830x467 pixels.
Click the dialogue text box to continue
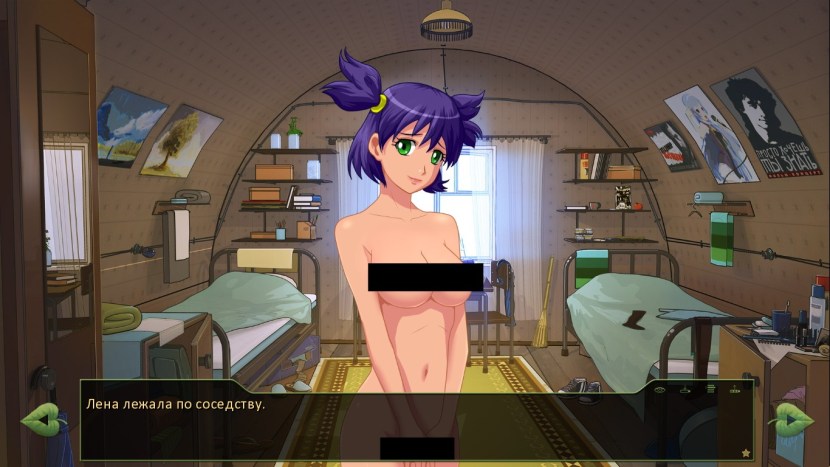[x=400, y=425]
